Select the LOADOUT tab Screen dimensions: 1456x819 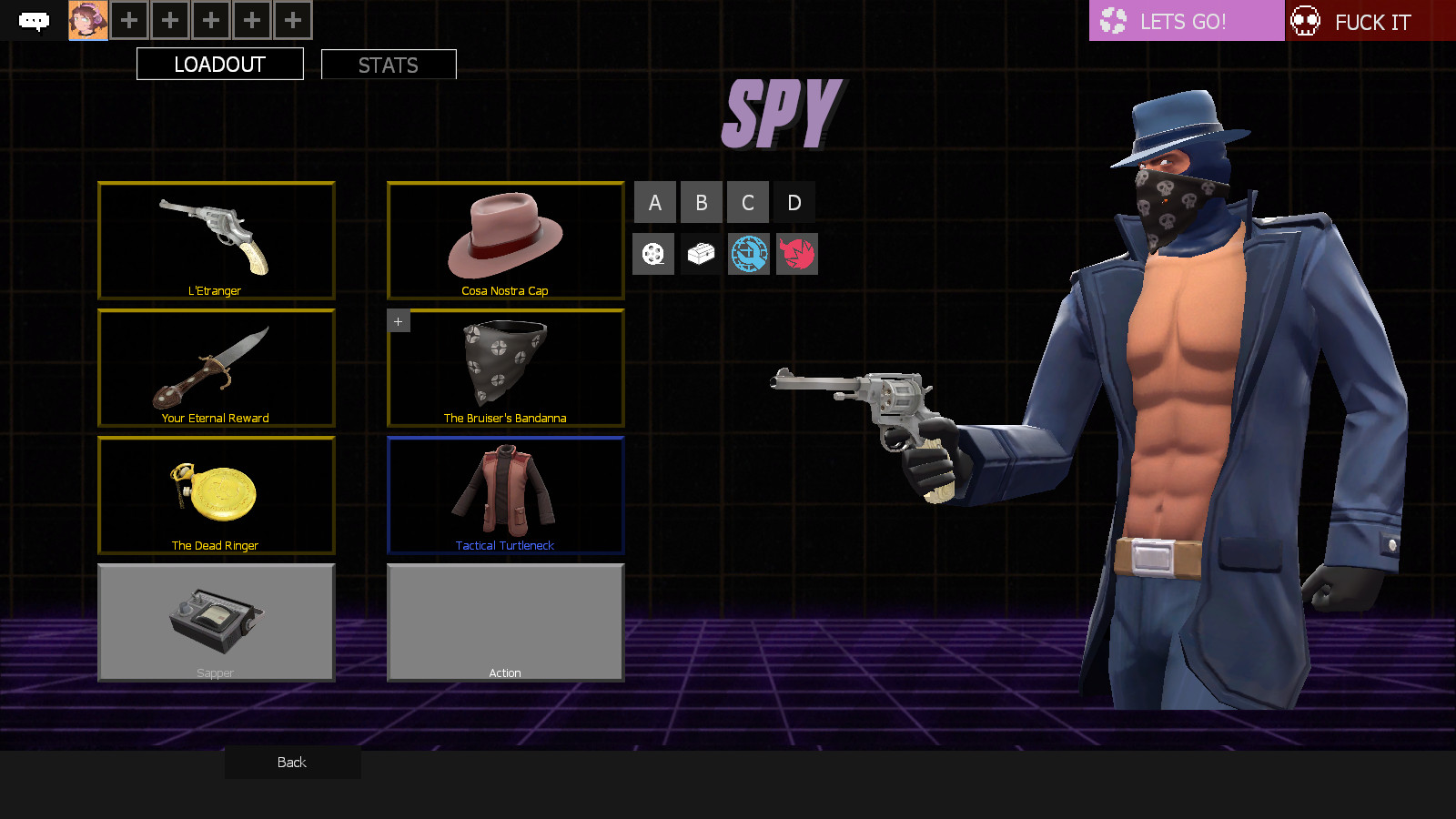click(x=219, y=64)
